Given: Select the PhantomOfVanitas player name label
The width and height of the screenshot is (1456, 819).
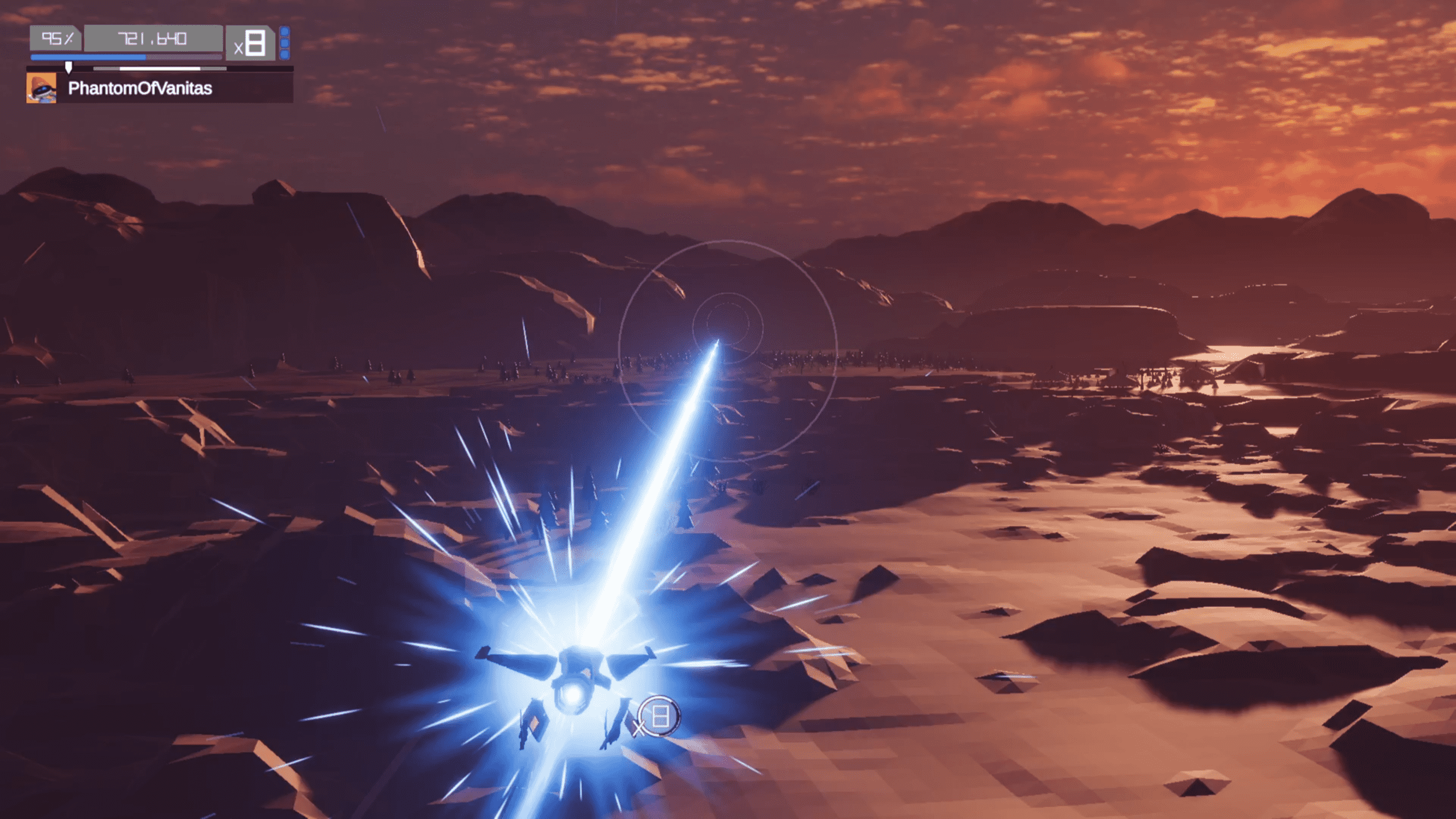Looking at the screenshot, I should 140,88.
